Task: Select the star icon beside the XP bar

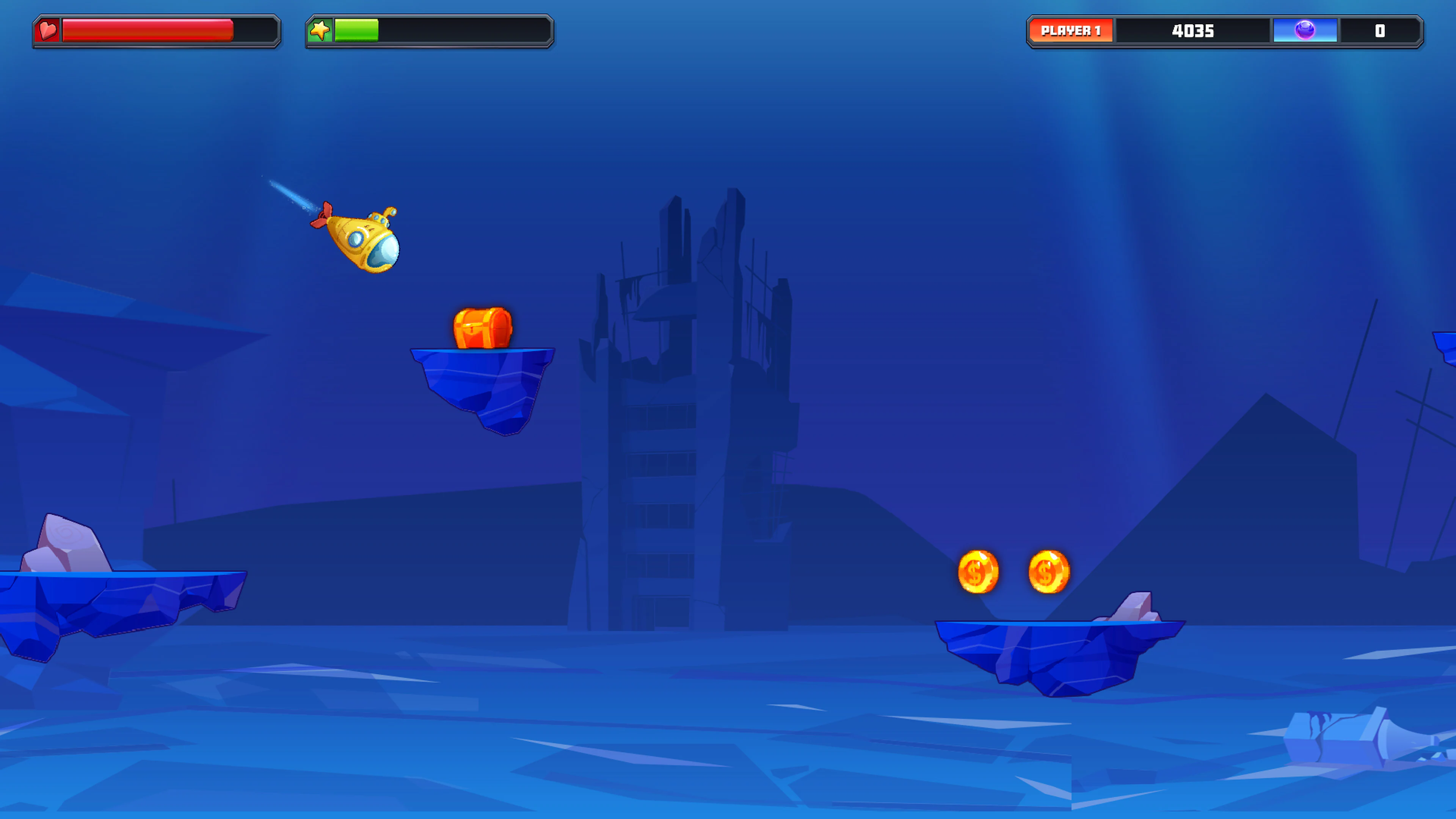Action: pos(320,31)
